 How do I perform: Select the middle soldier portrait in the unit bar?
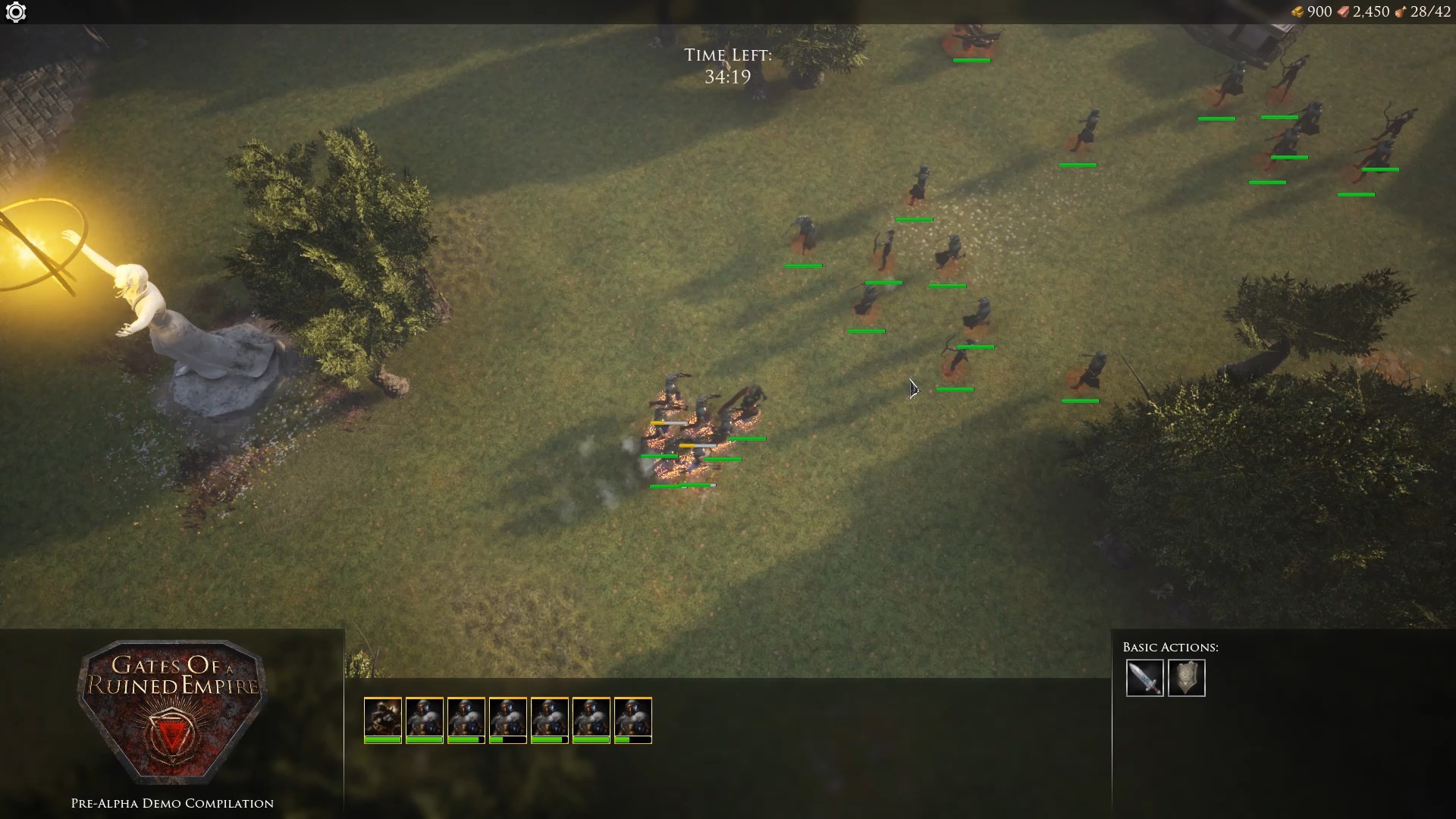tap(509, 719)
